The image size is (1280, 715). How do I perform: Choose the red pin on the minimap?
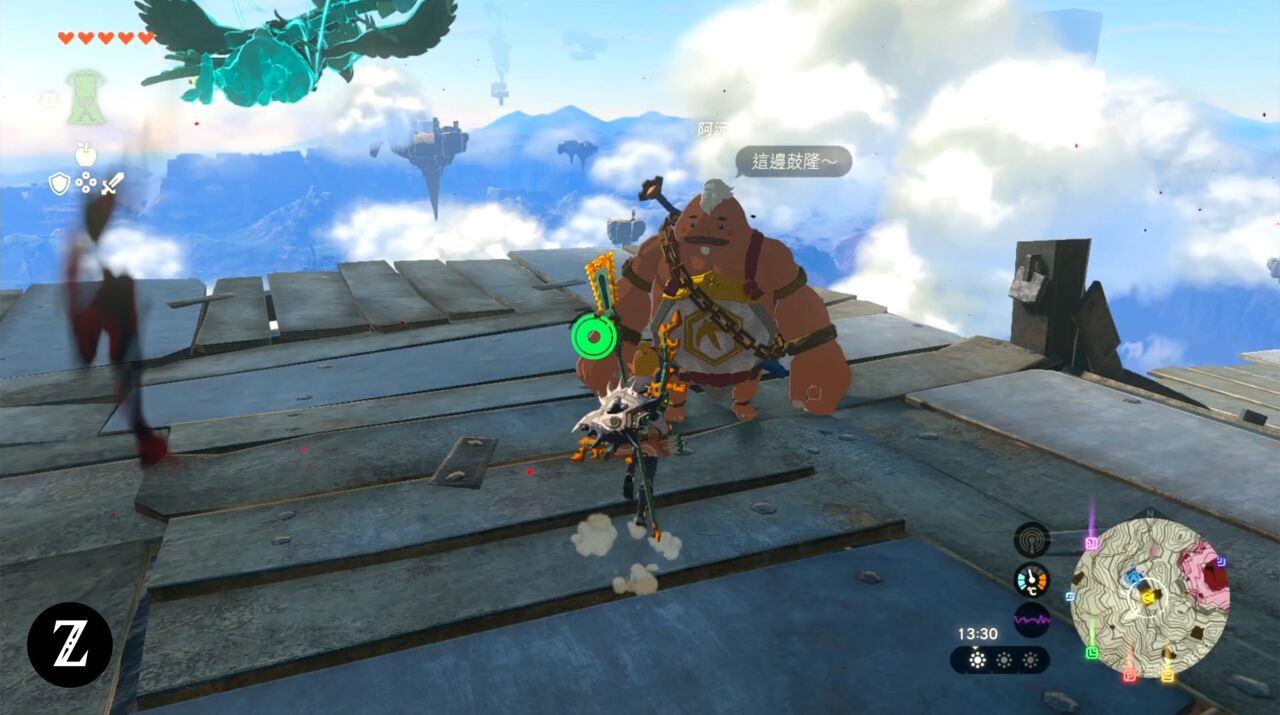[1130, 674]
